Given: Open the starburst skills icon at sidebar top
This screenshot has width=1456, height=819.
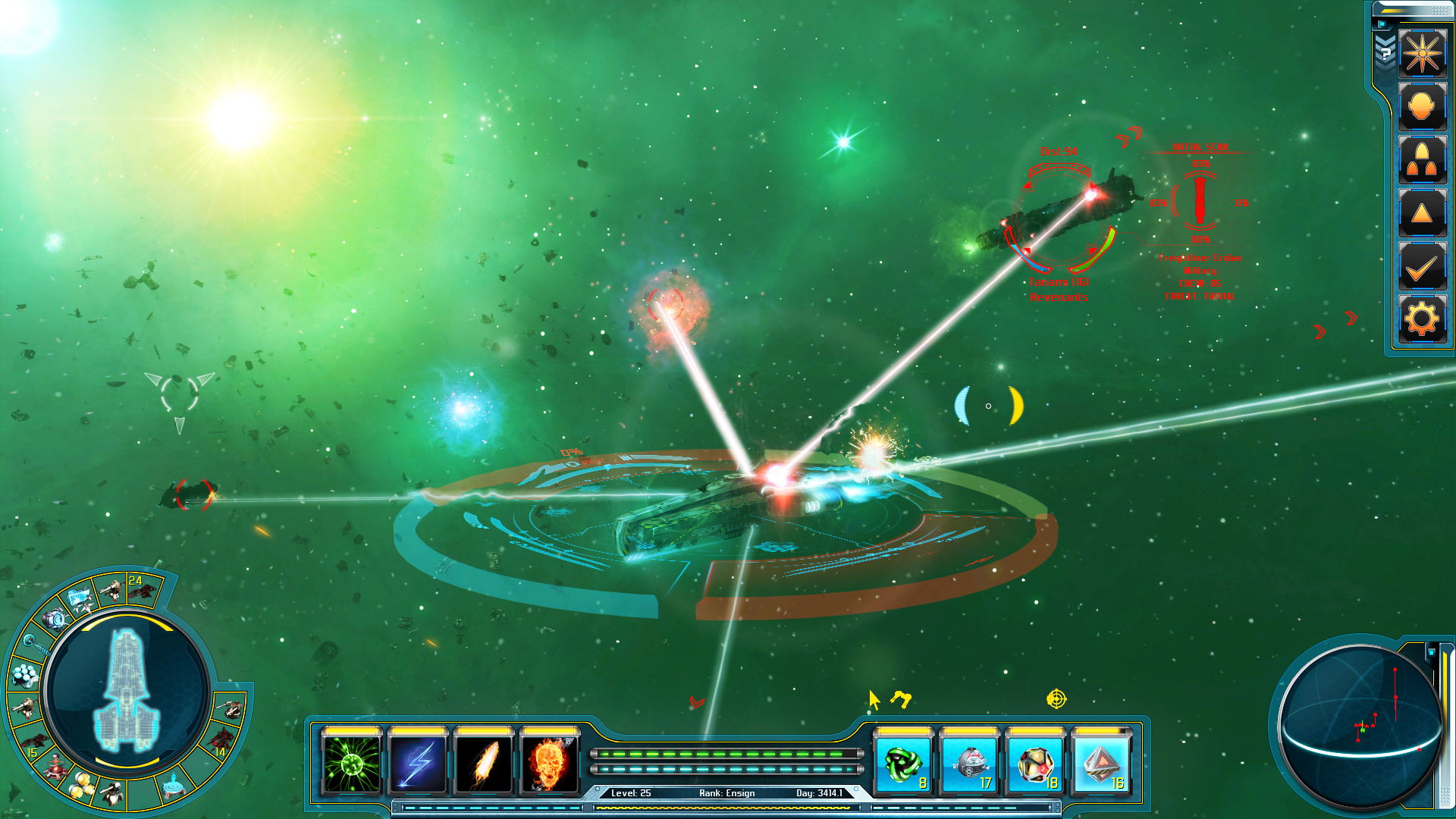Looking at the screenshot, I should click(1423, 54).
